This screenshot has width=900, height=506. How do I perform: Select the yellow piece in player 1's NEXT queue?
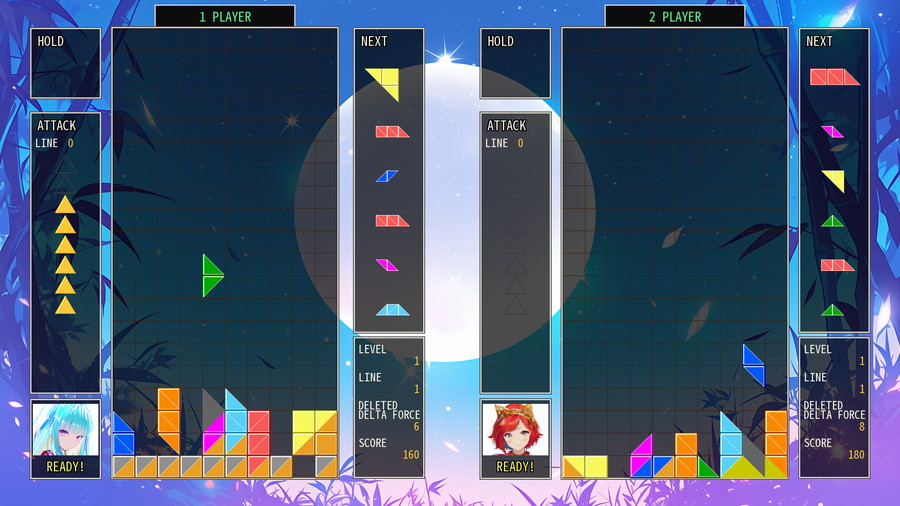click(384, 83)
